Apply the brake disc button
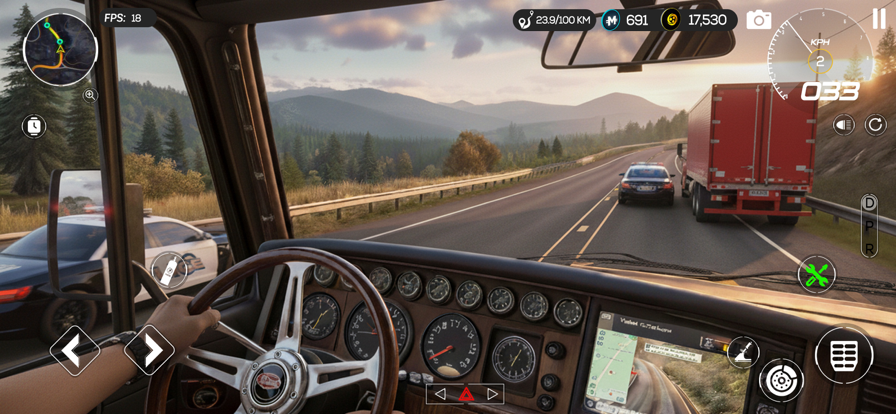 [781, 380]
